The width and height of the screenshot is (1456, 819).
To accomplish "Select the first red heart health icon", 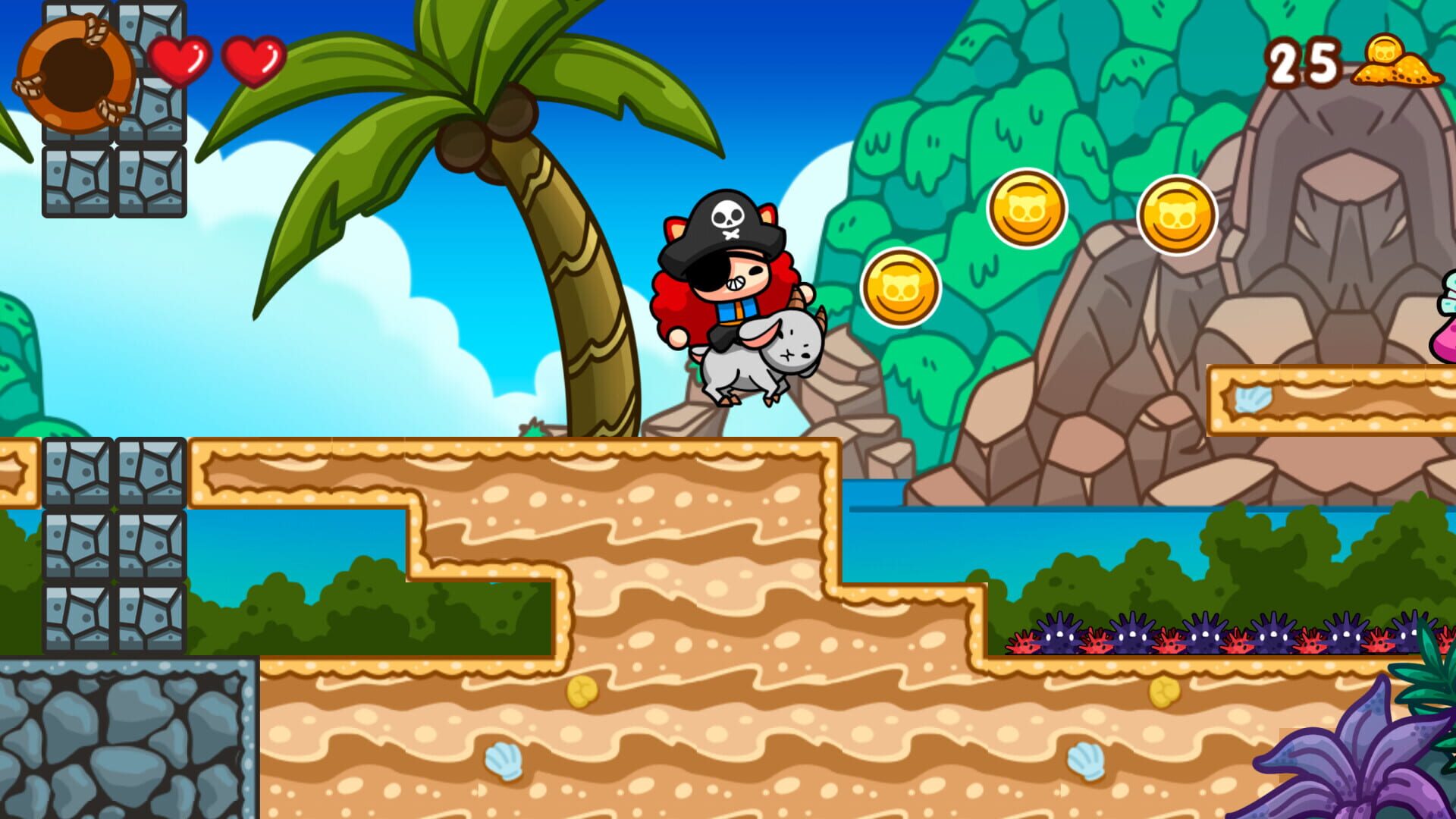I will 182,59.
